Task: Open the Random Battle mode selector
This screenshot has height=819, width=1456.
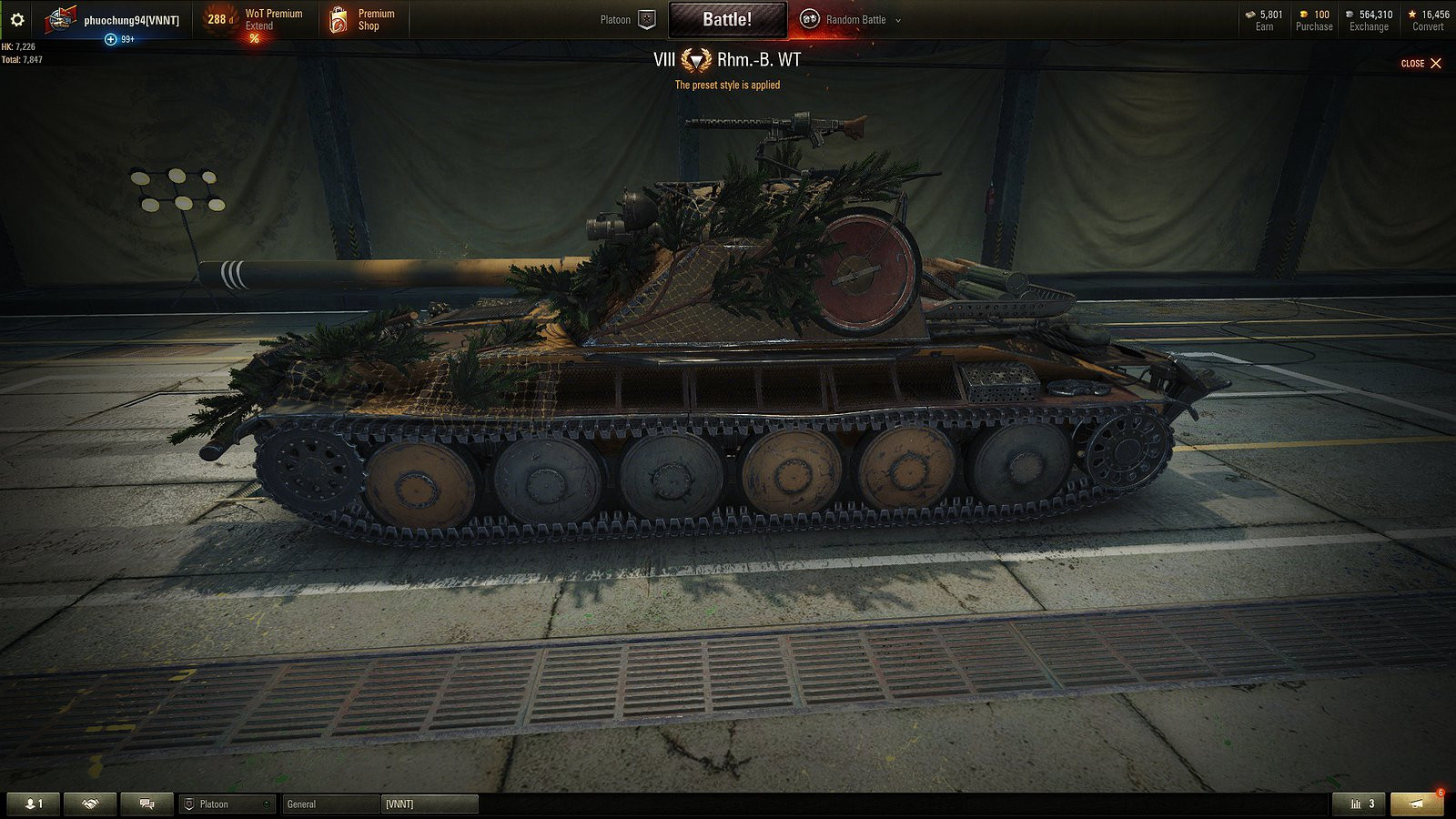Action: (x=855, y=19)
